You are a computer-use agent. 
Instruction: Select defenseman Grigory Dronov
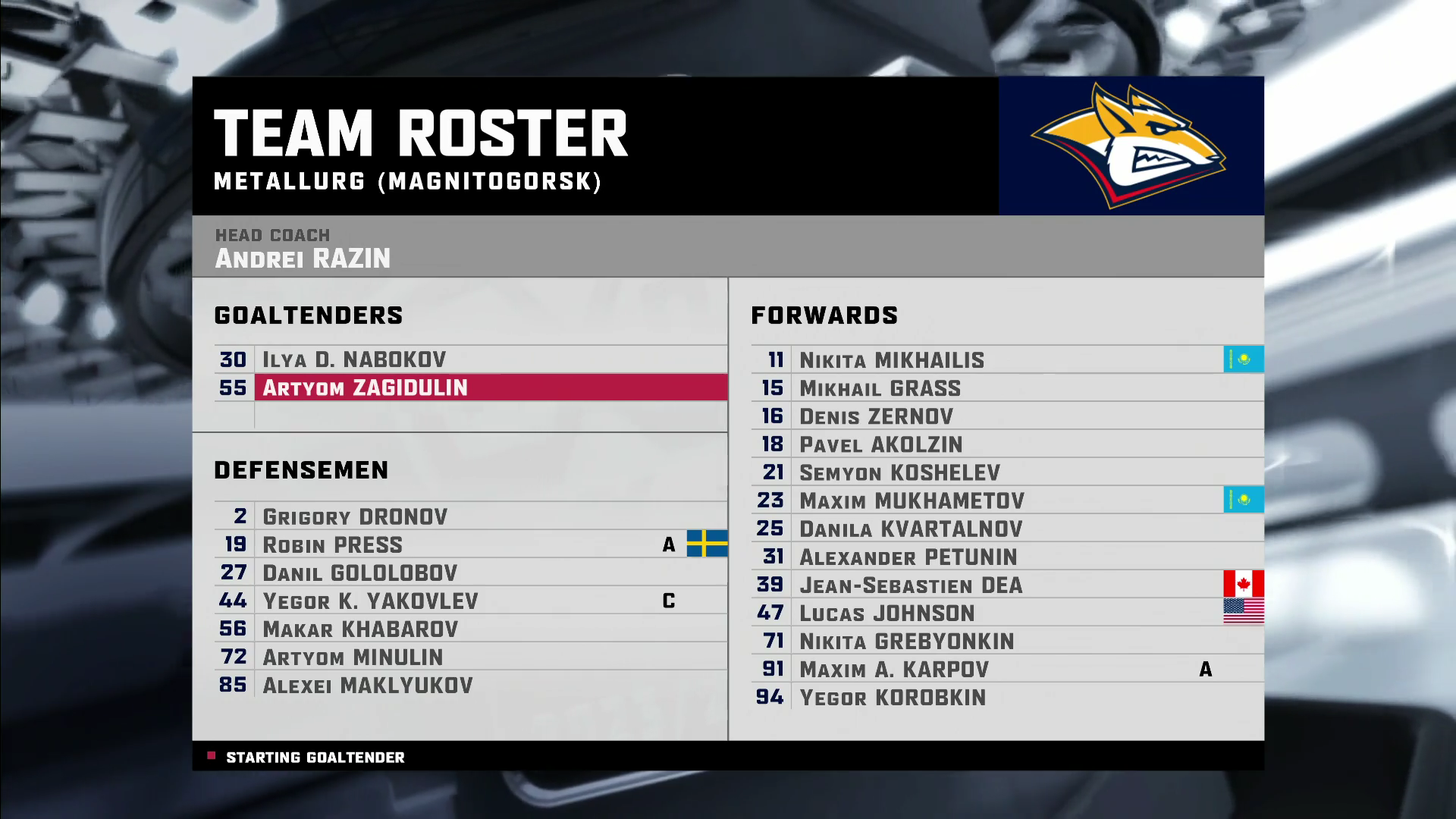click(355, 516)
